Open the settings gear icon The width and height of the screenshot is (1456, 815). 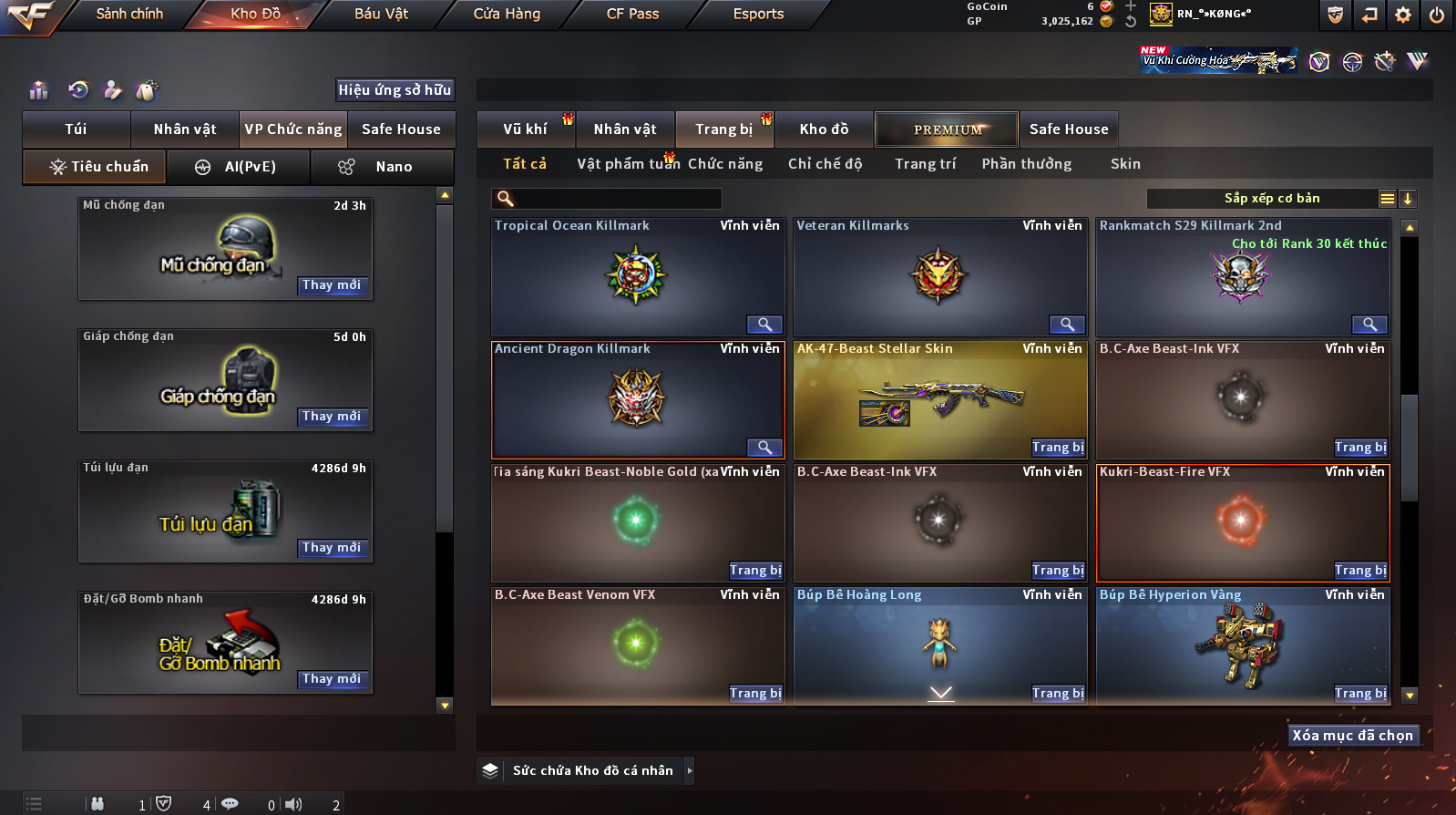[x=1403, y=15]
